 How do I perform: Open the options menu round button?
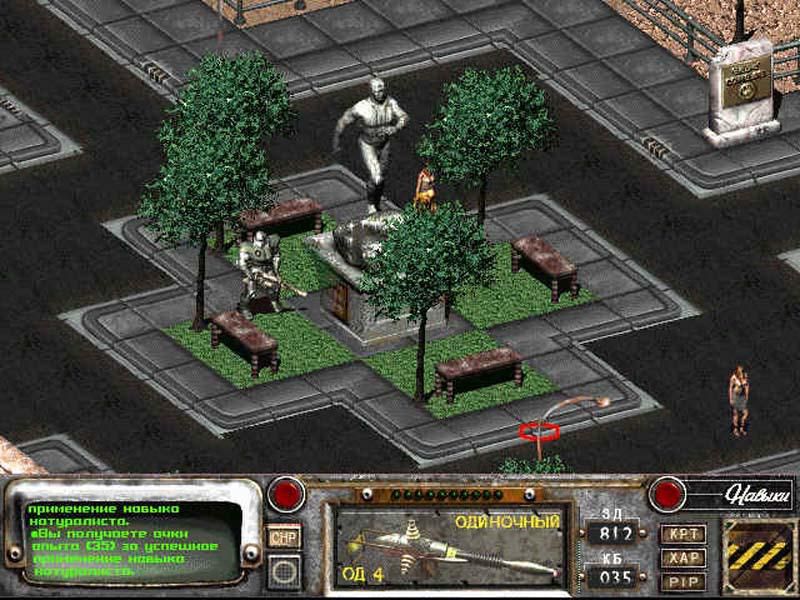[285, 571]
